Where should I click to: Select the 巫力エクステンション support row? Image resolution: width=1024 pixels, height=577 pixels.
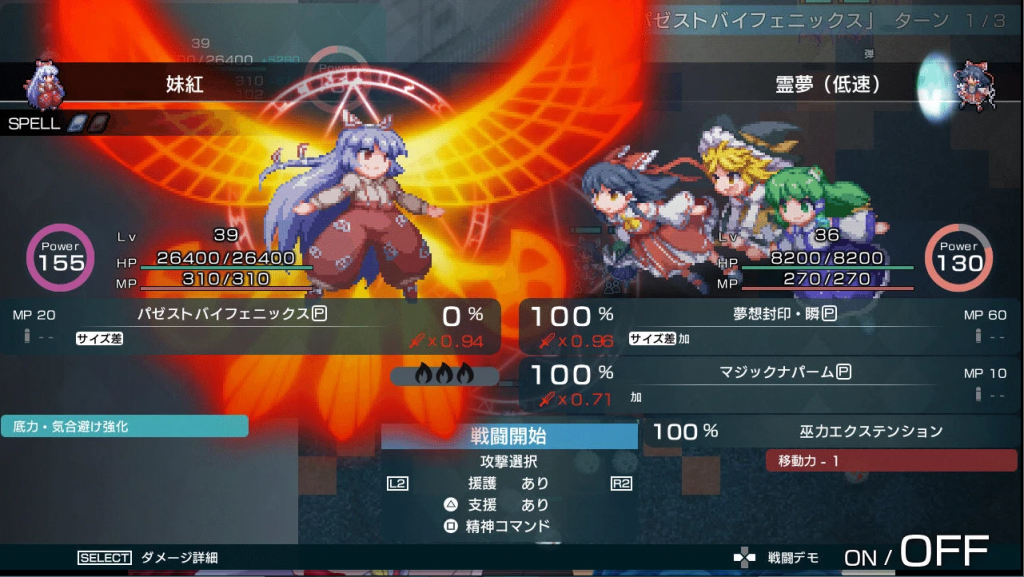pos(830,432)
